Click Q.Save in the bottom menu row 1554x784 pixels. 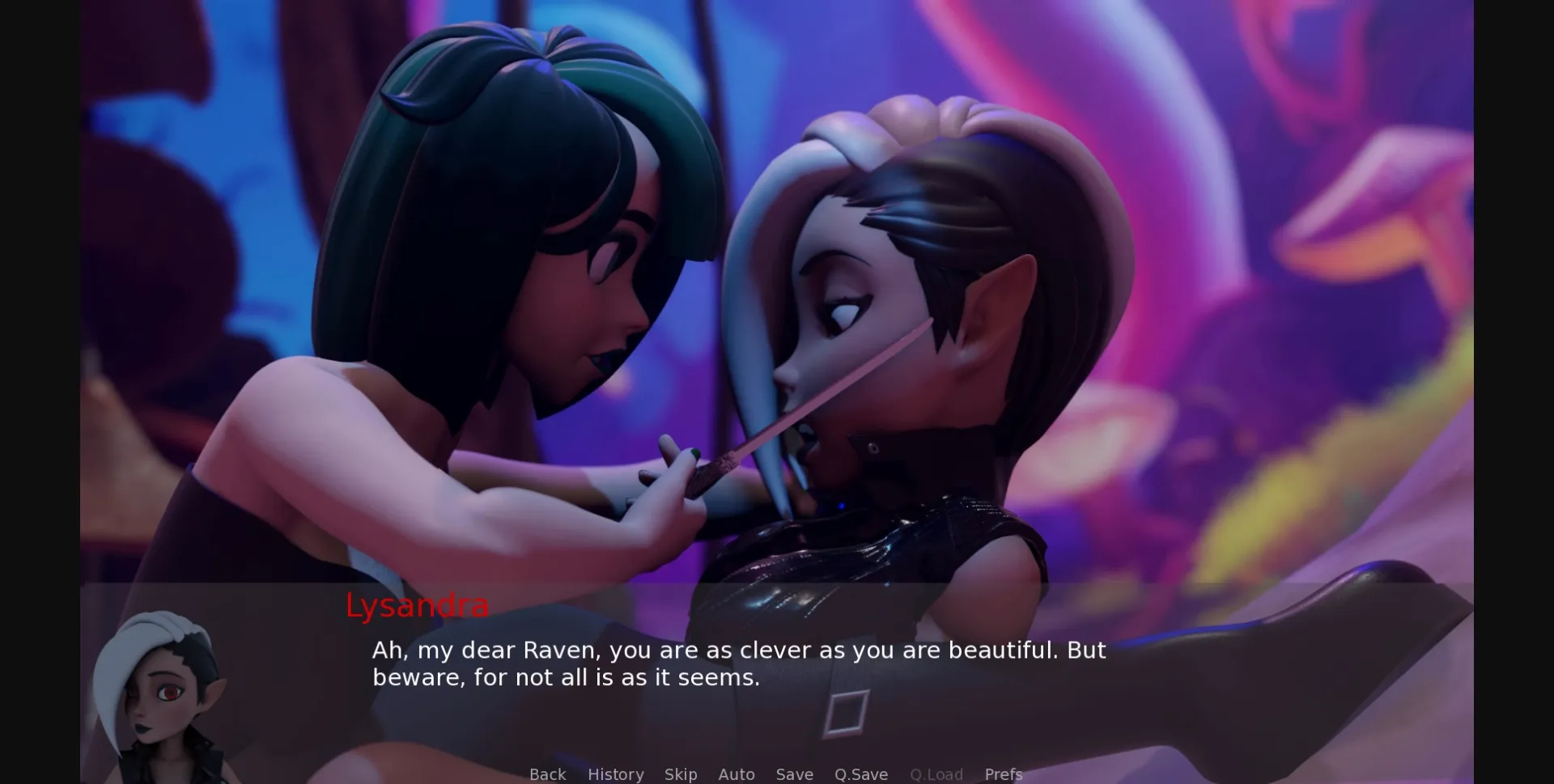[860, 774]
